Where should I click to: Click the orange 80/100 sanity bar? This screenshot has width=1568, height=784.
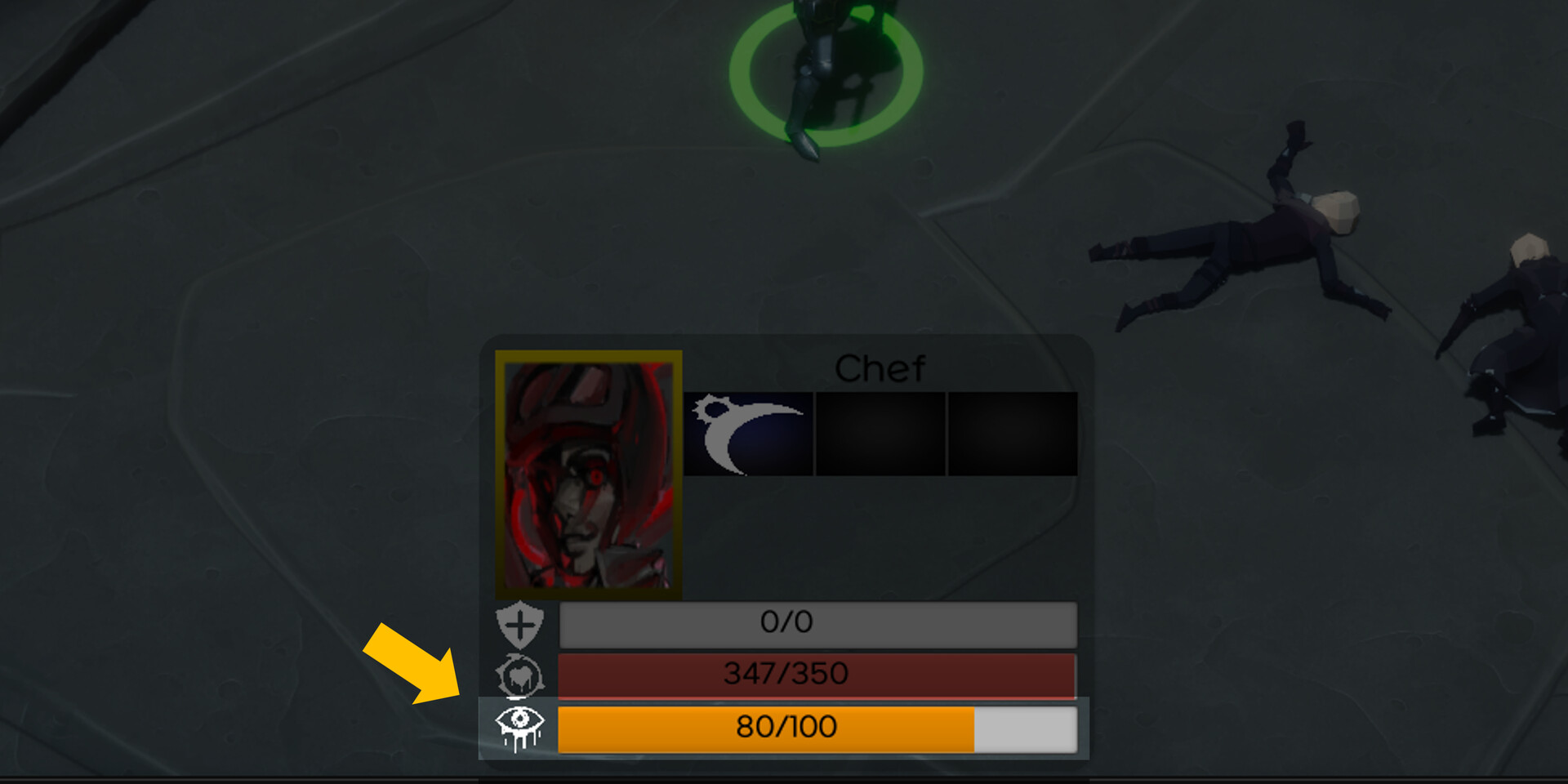pyautogui.click(x=784, y=727)
